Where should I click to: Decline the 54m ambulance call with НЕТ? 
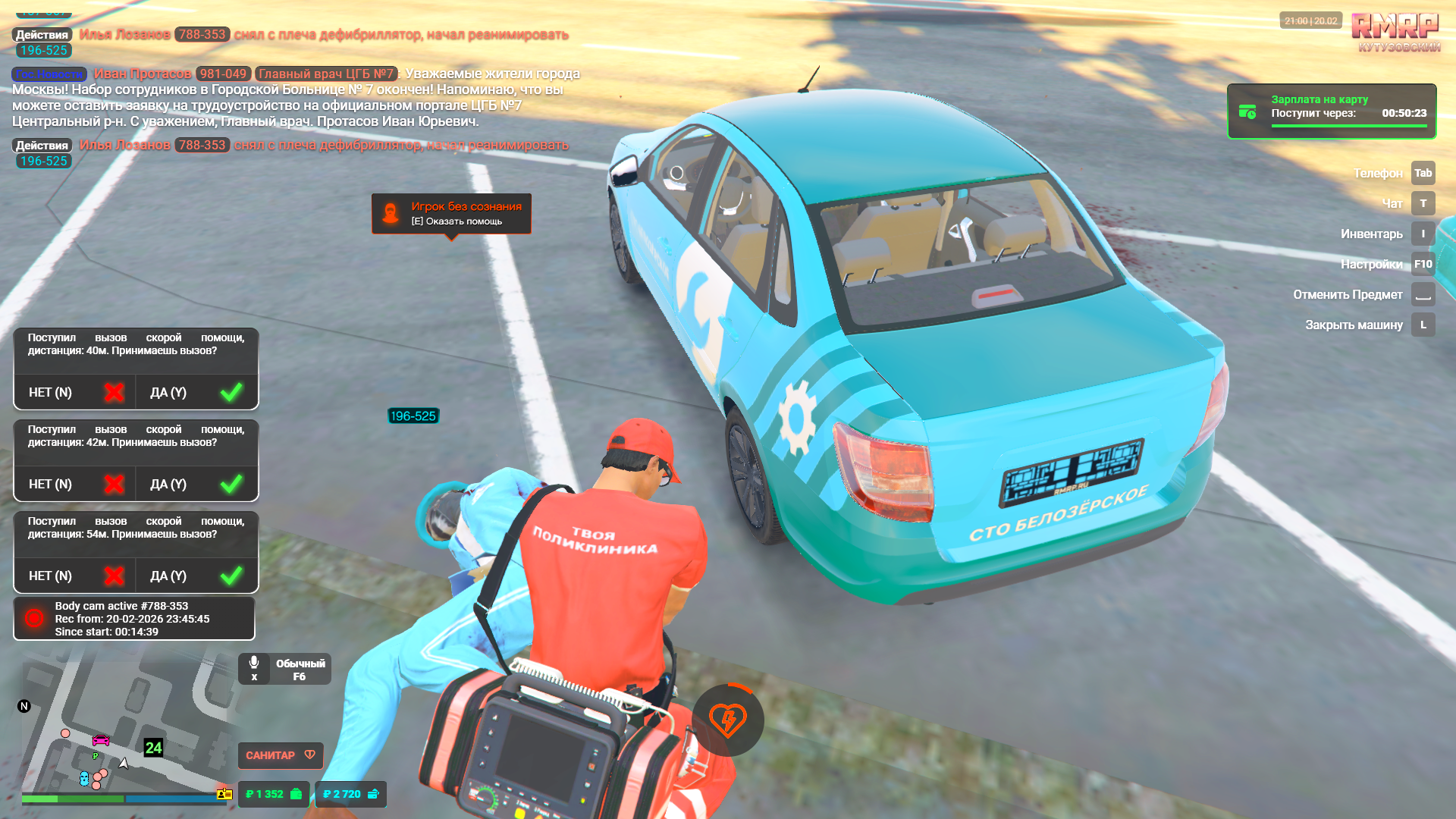pos(74,576)
